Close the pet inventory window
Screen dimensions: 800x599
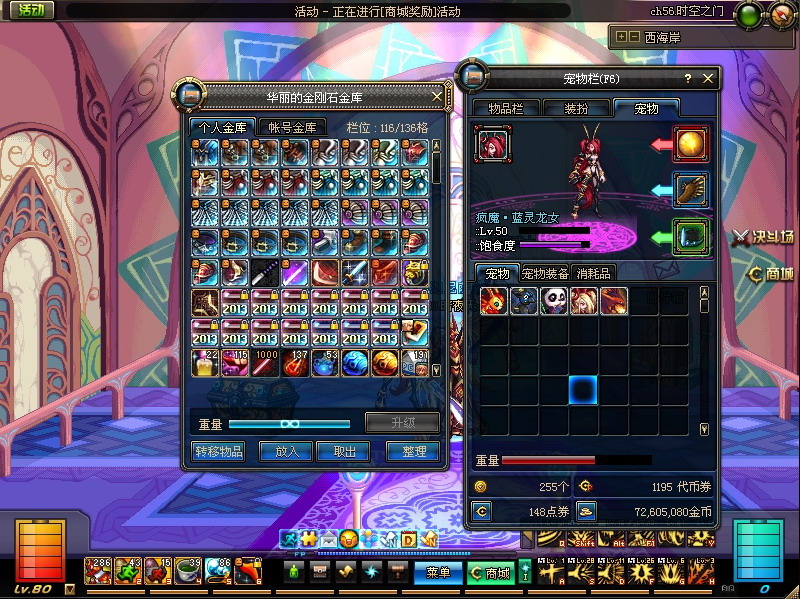[x=708, y=78]
